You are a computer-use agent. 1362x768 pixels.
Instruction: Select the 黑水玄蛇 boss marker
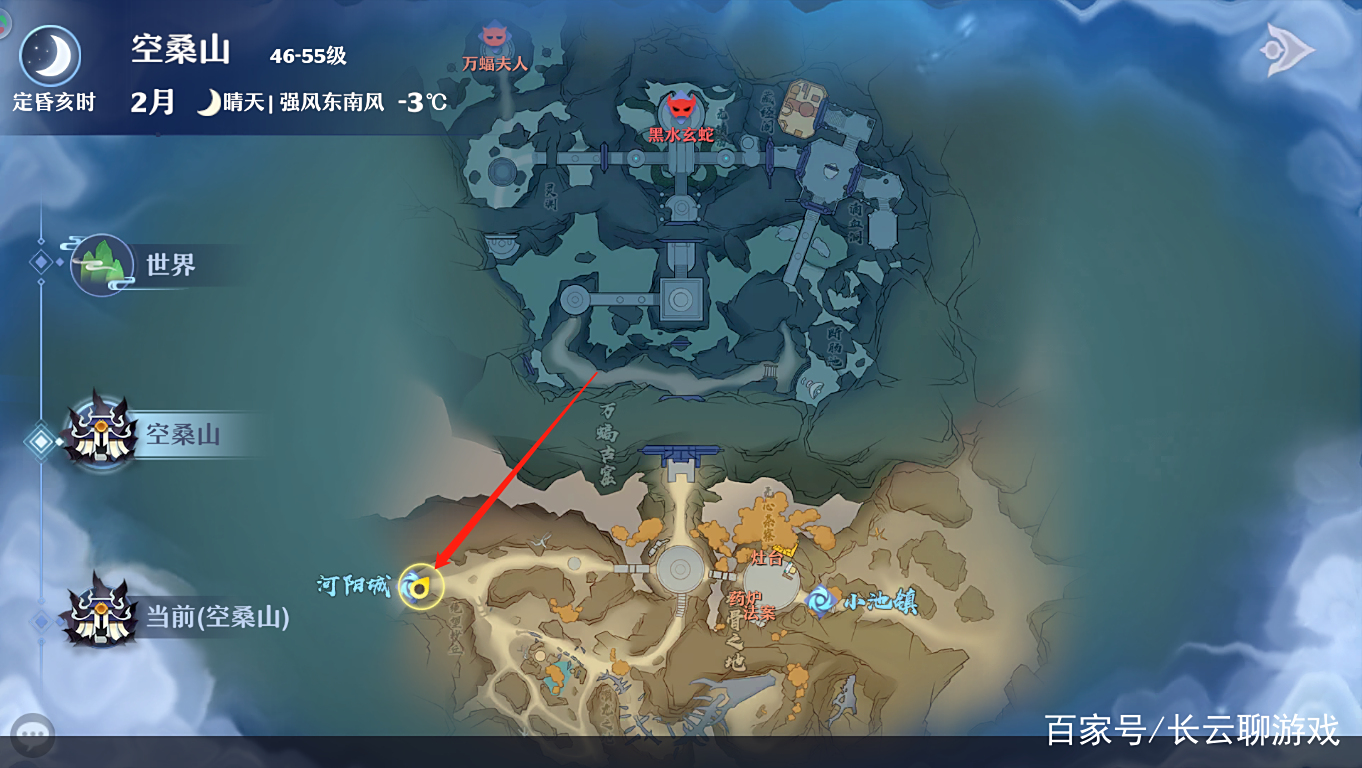click(x=681, y=107)
